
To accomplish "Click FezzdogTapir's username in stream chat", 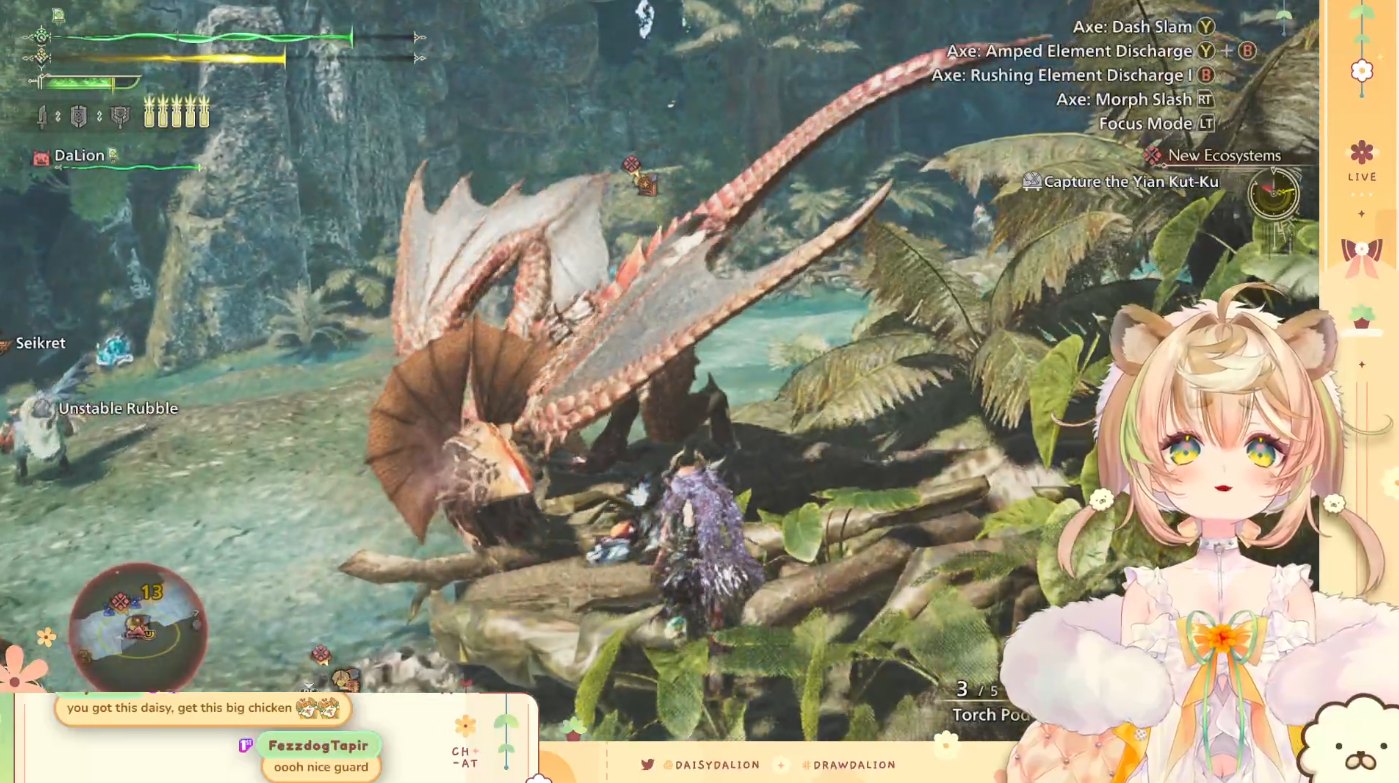I will (x=318, y=745).
